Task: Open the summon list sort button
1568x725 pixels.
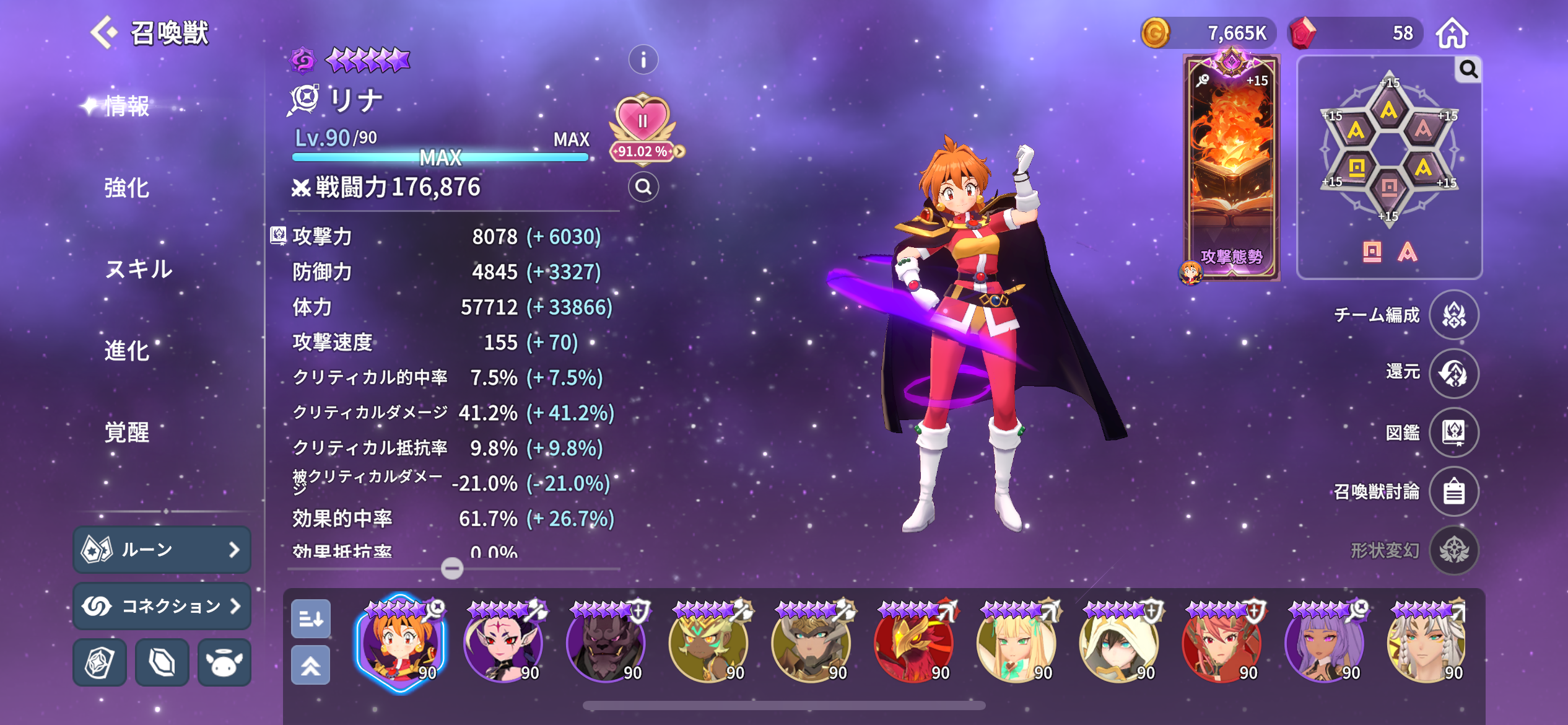Action: 310,618
